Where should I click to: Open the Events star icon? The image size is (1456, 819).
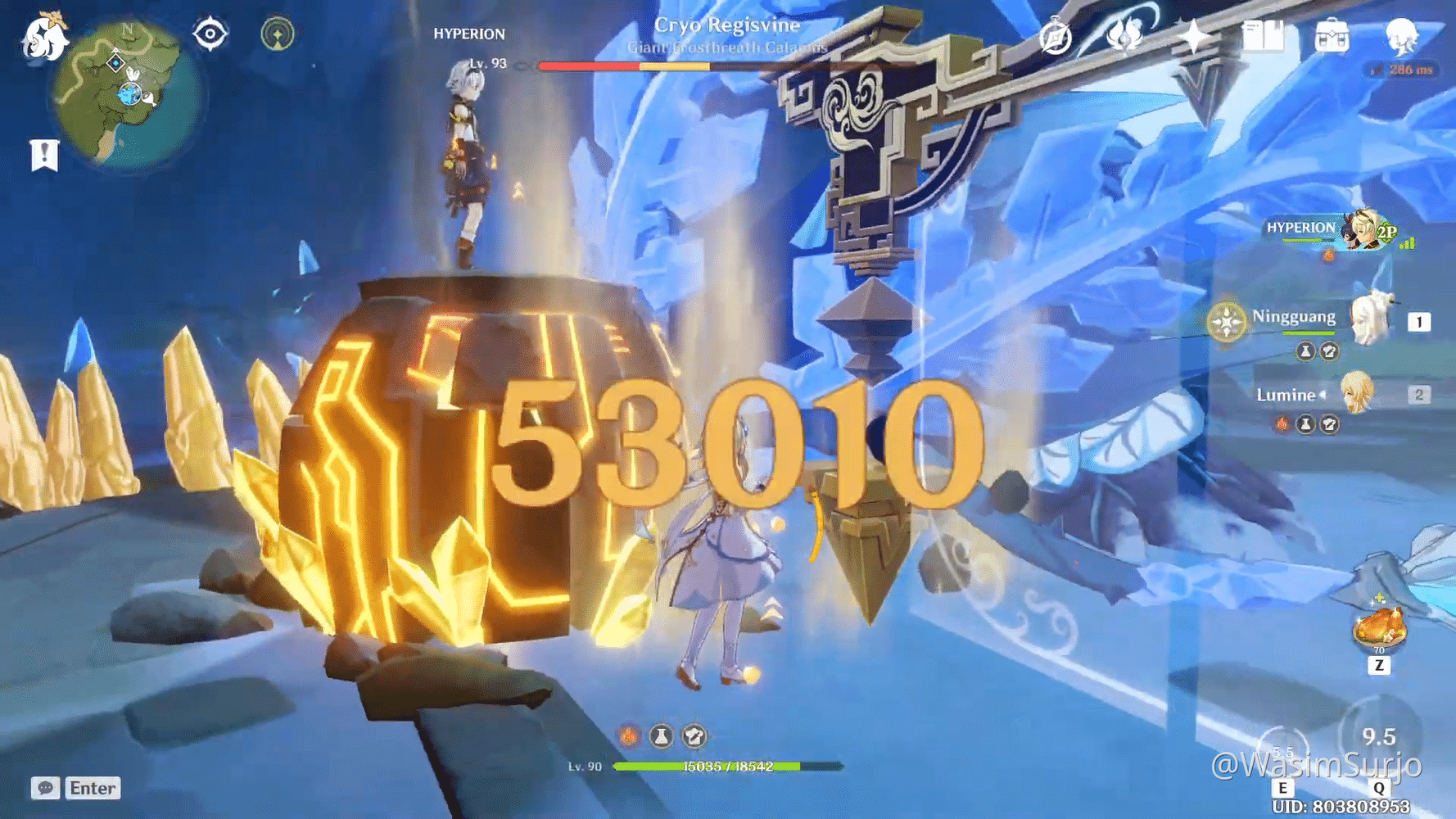click(1194, 36)
